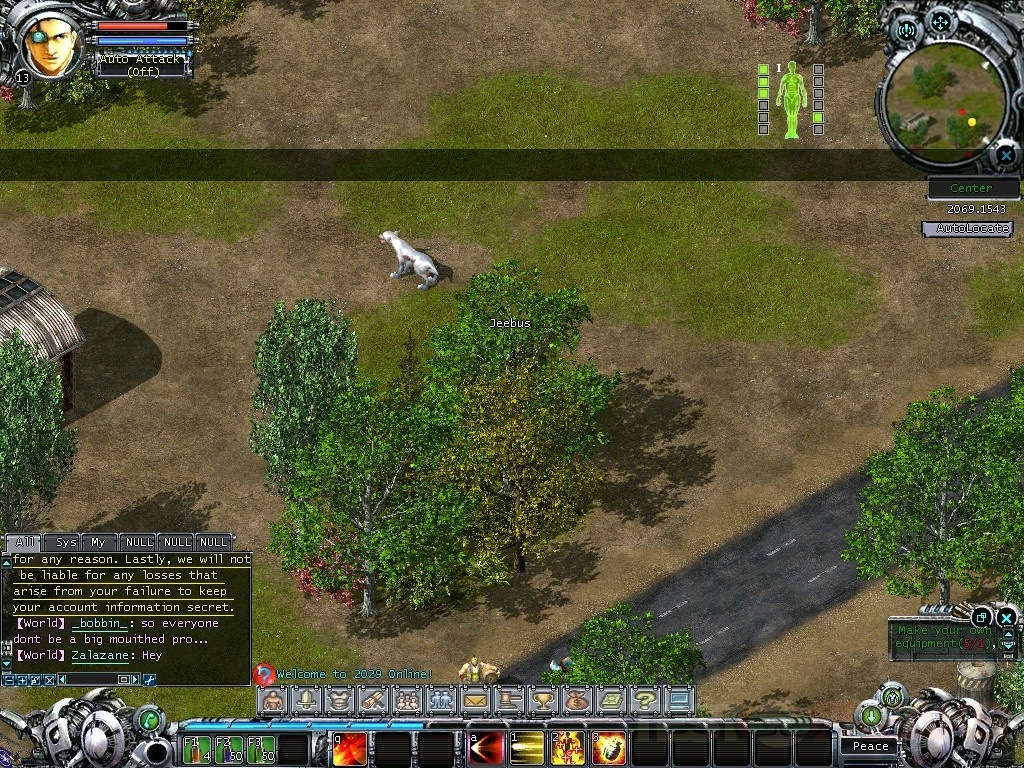Open the money bag shop icon
The height and width of the screenshot is (768, 1024).
click(577, 700)
